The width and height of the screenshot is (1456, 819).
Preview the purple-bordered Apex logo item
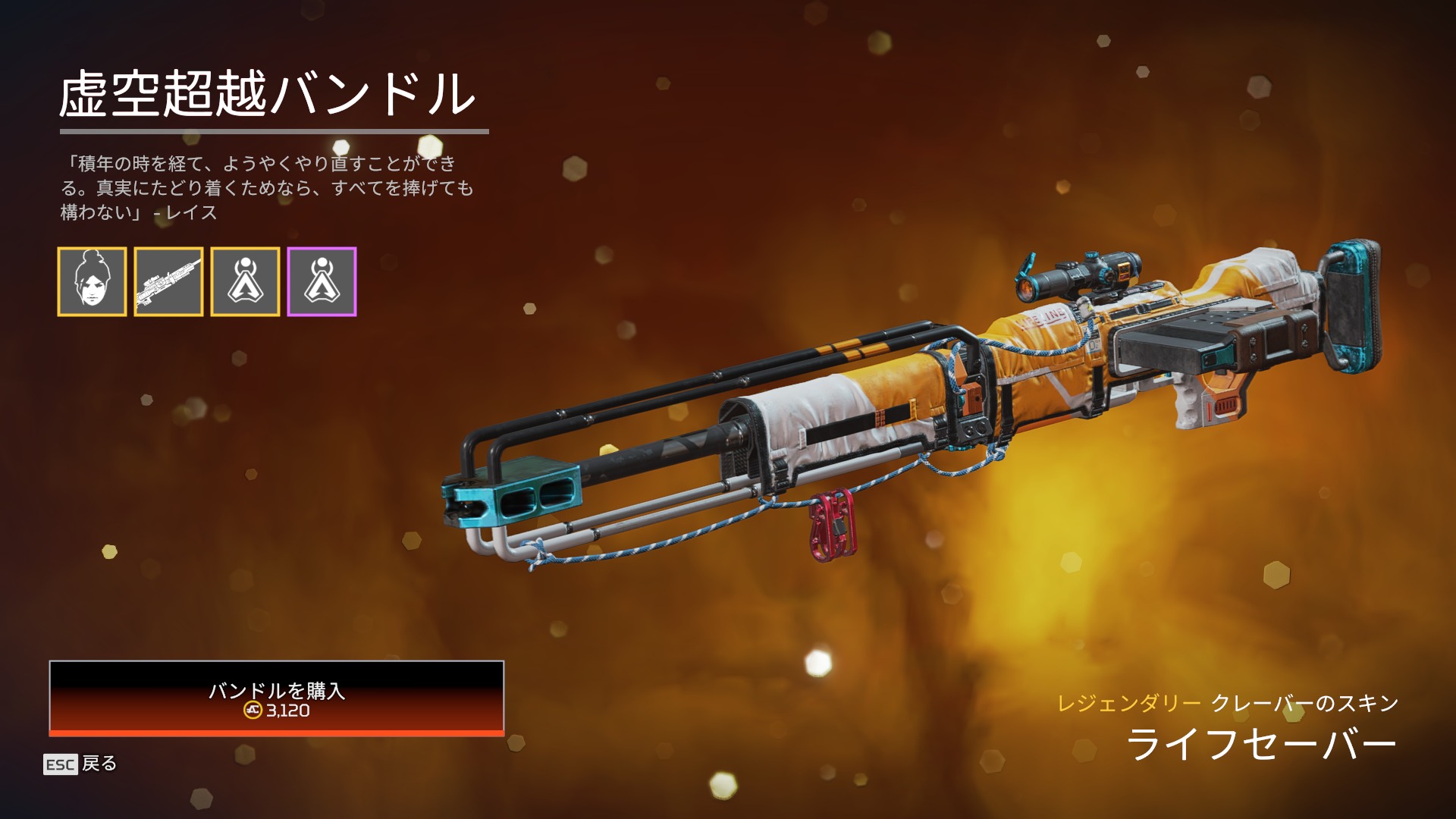[322, 281]
